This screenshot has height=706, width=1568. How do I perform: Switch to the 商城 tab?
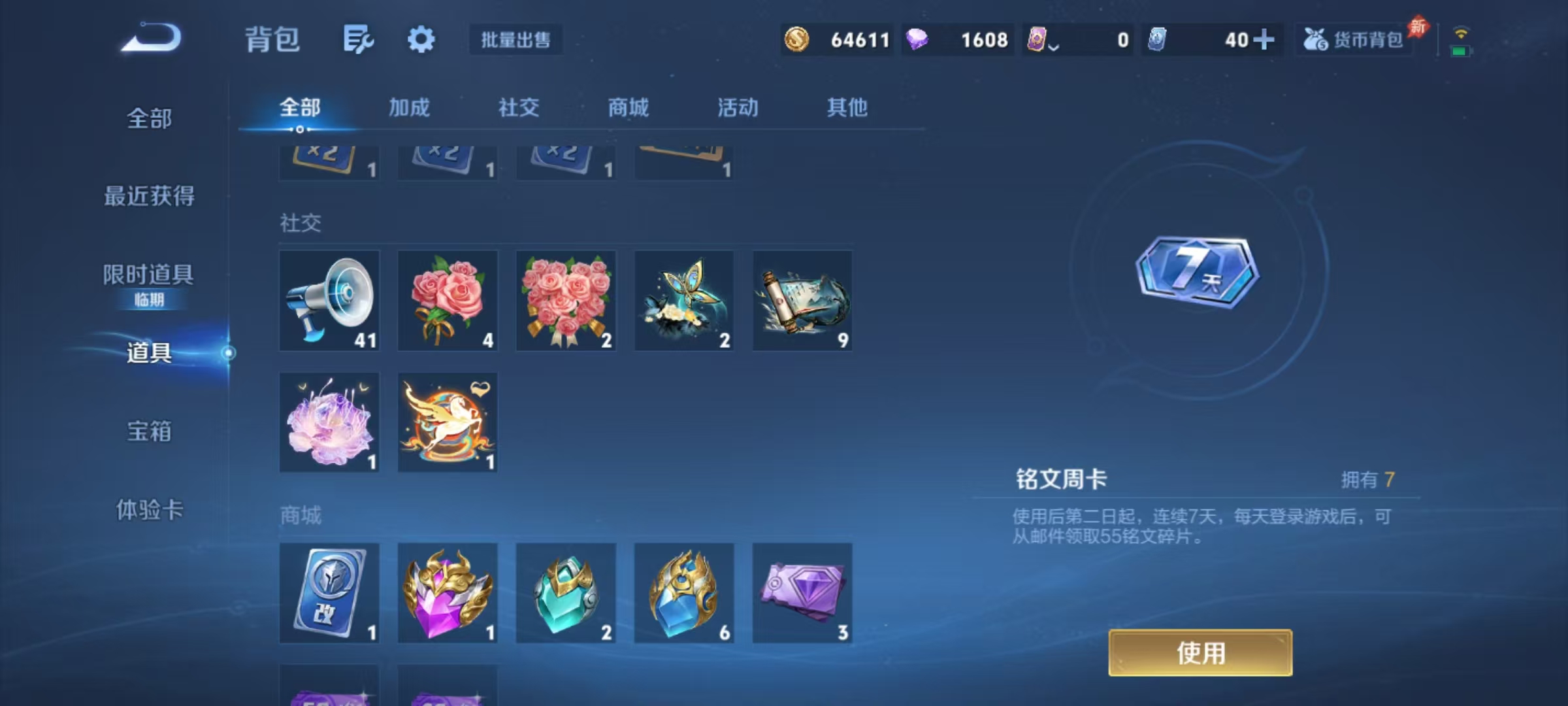pyautogui.click(x=629, y=108)
